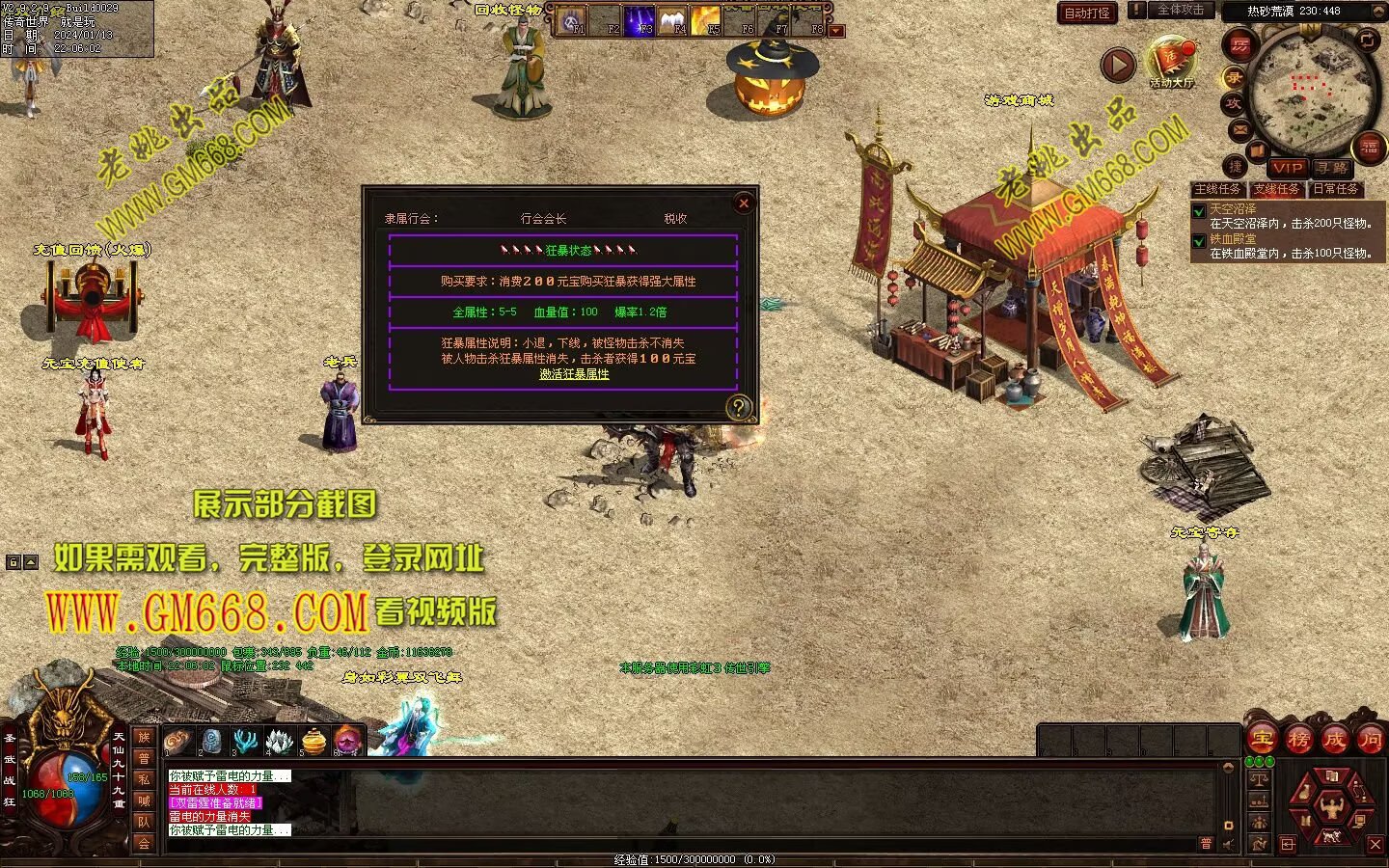This screenshot has width=1389, height=868.
Task: Open the VIP panel
Action: tap(1287, 168)
